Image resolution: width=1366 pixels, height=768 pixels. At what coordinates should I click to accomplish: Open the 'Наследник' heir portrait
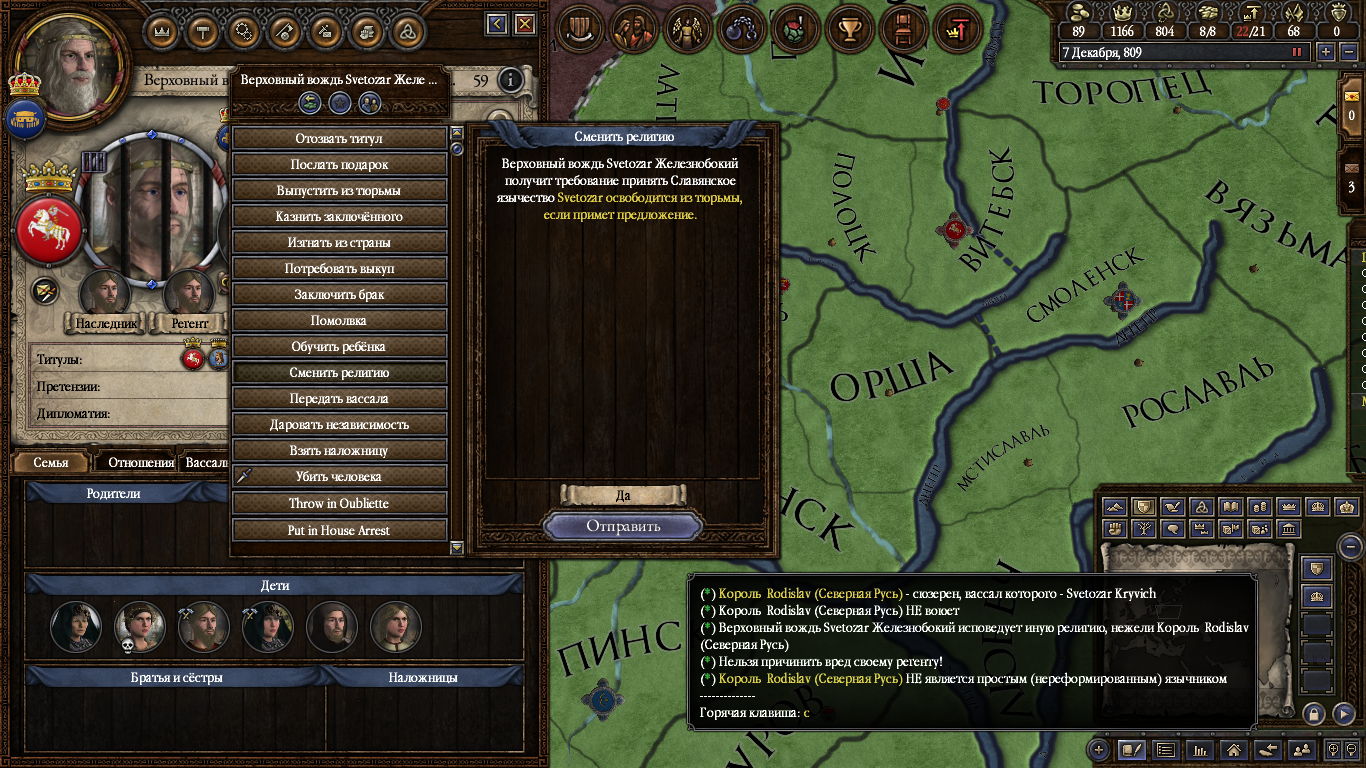click(105, 293)
